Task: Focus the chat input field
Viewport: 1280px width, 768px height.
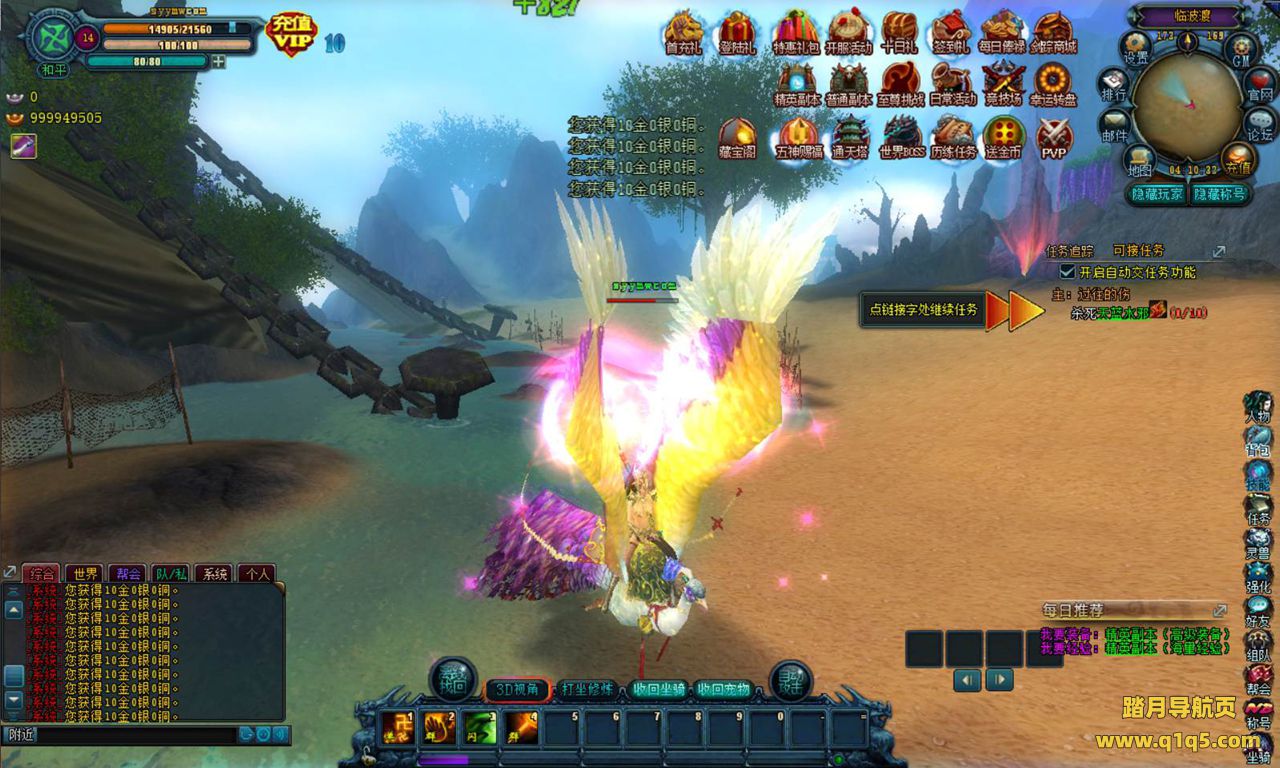Action: (x=136, y=735)
